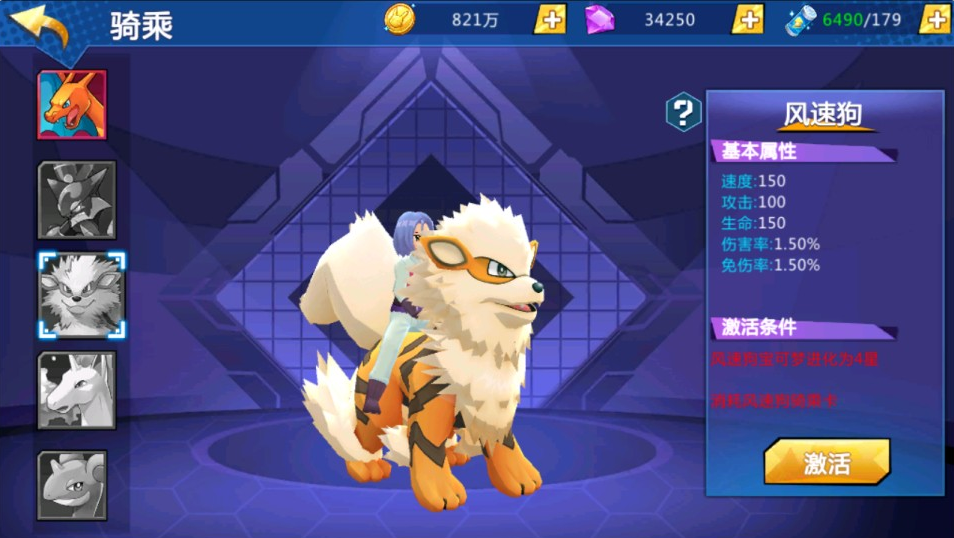This screenshot has height=538, width=954.
Task: Add more gold coins with plus button
Action: point(550,19)
